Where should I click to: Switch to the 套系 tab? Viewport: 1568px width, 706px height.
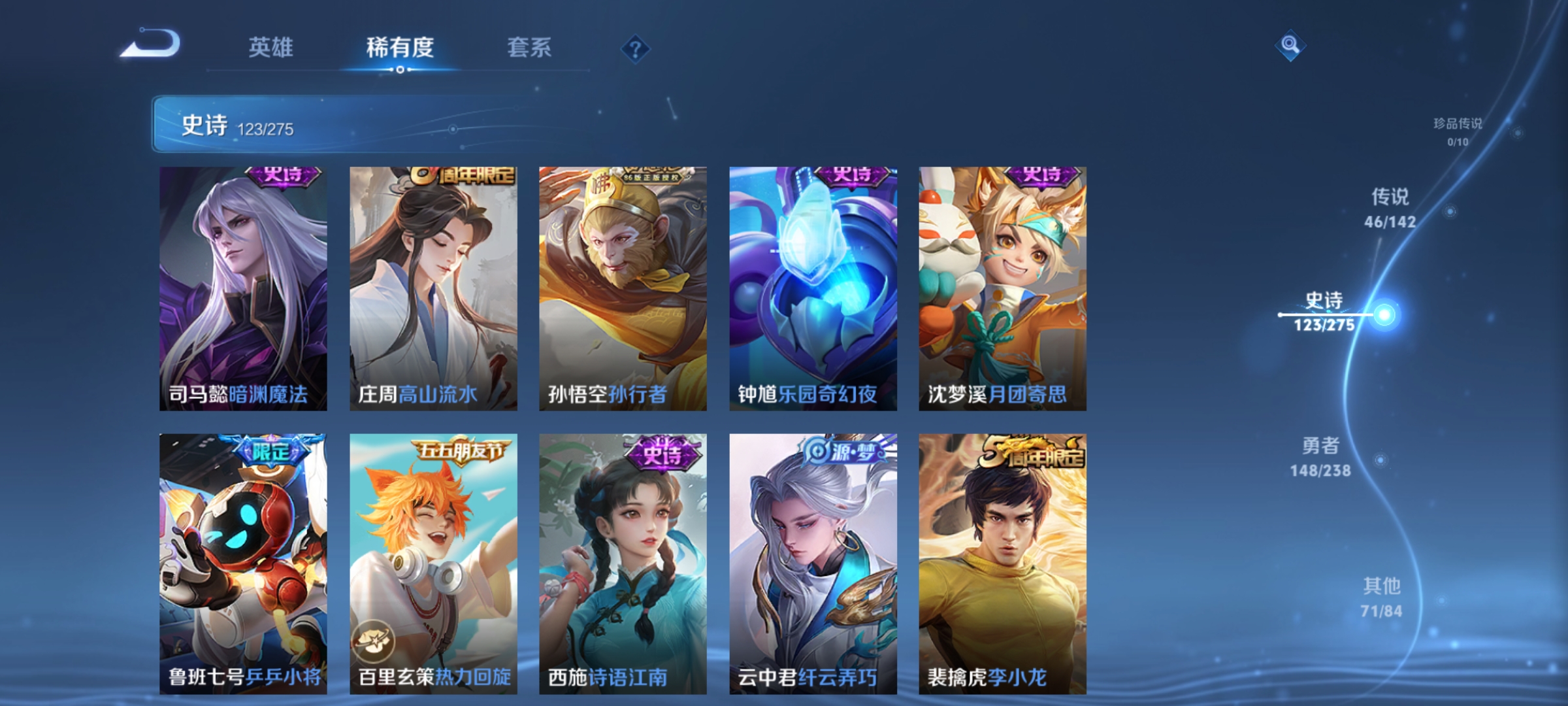coord(529,47)
